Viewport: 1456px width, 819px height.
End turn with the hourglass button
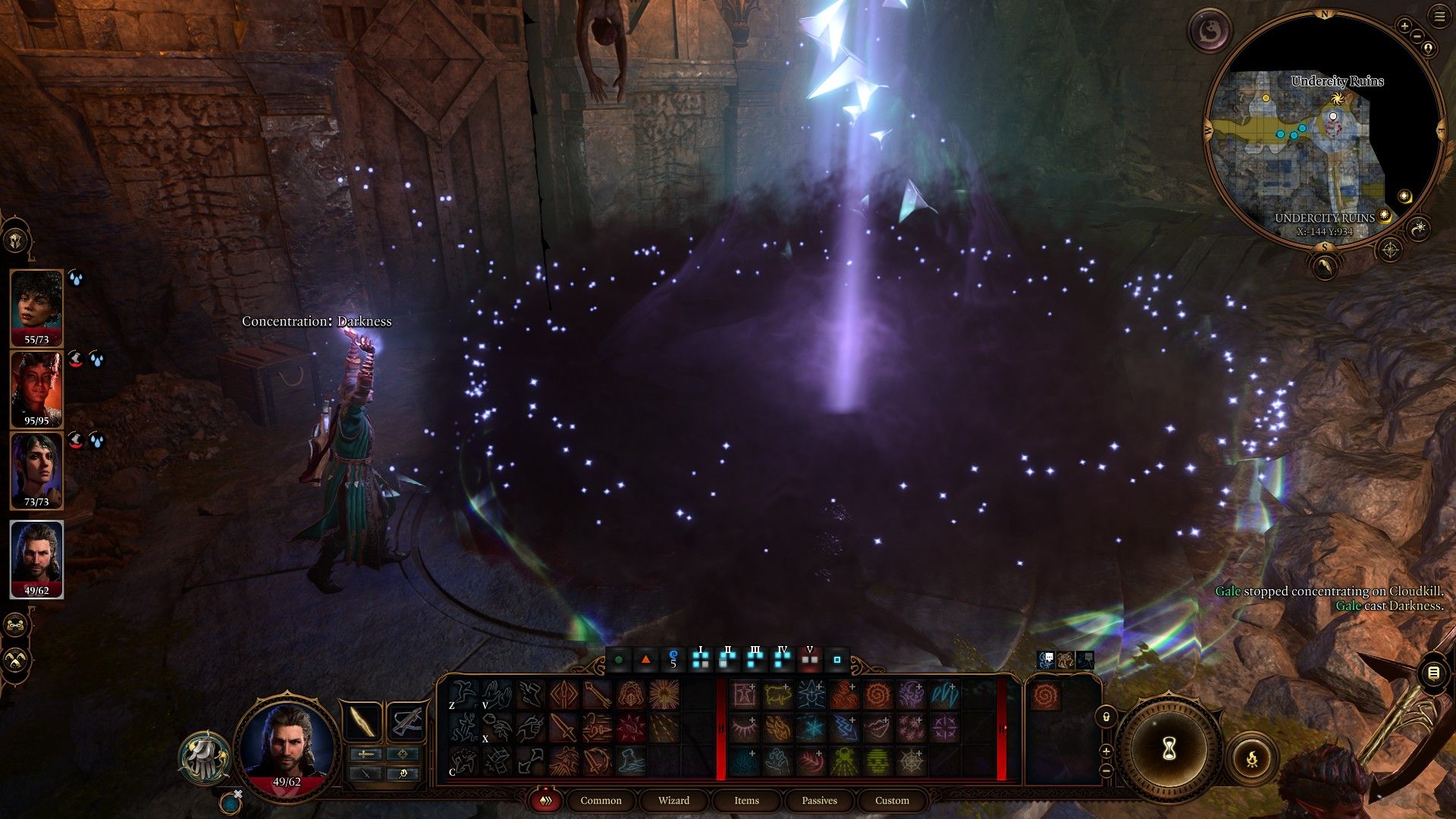[x=1169, y=749]
